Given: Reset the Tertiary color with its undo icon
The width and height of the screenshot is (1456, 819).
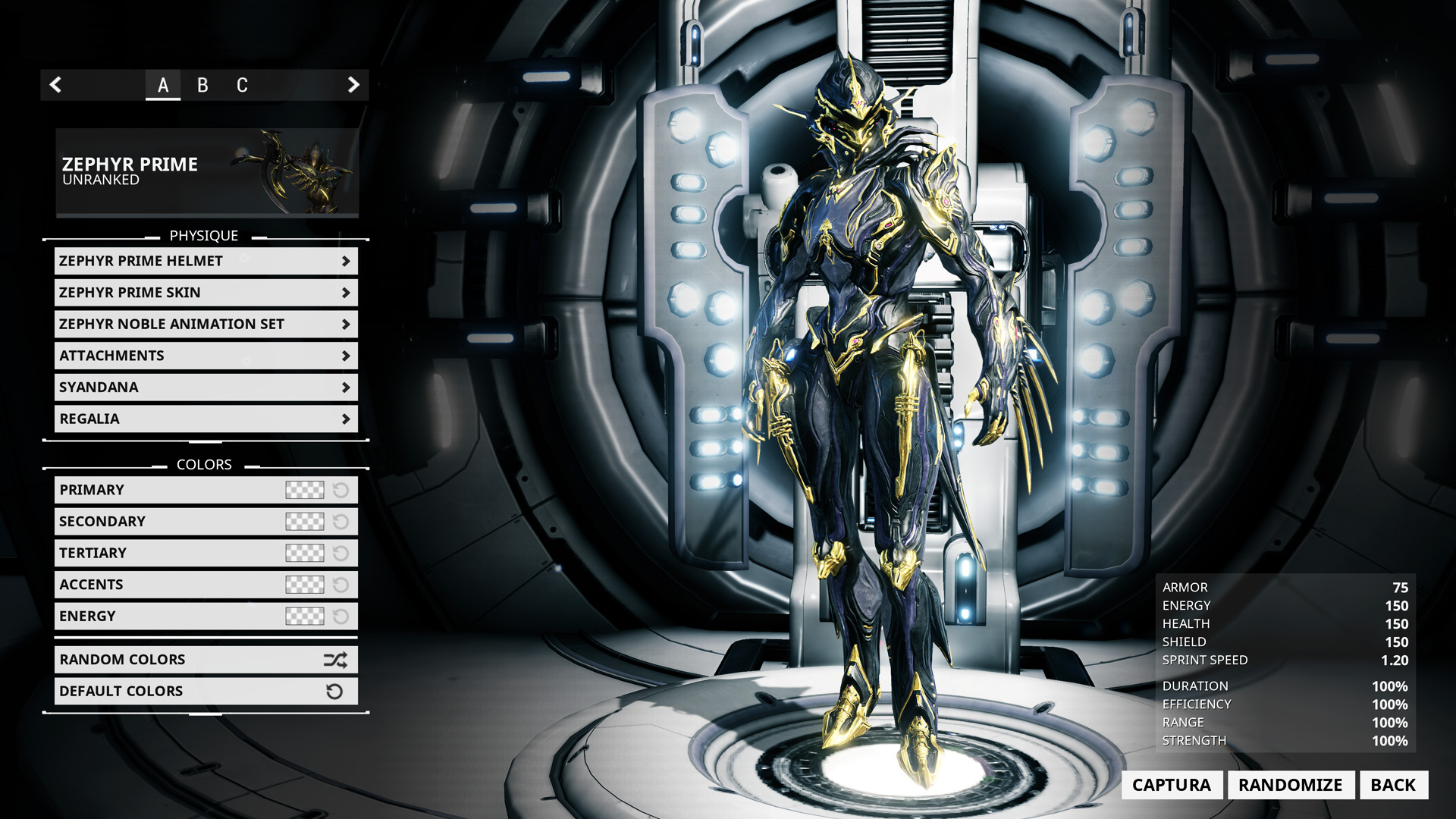Looking at the screenshot, I should coord(340,553).
